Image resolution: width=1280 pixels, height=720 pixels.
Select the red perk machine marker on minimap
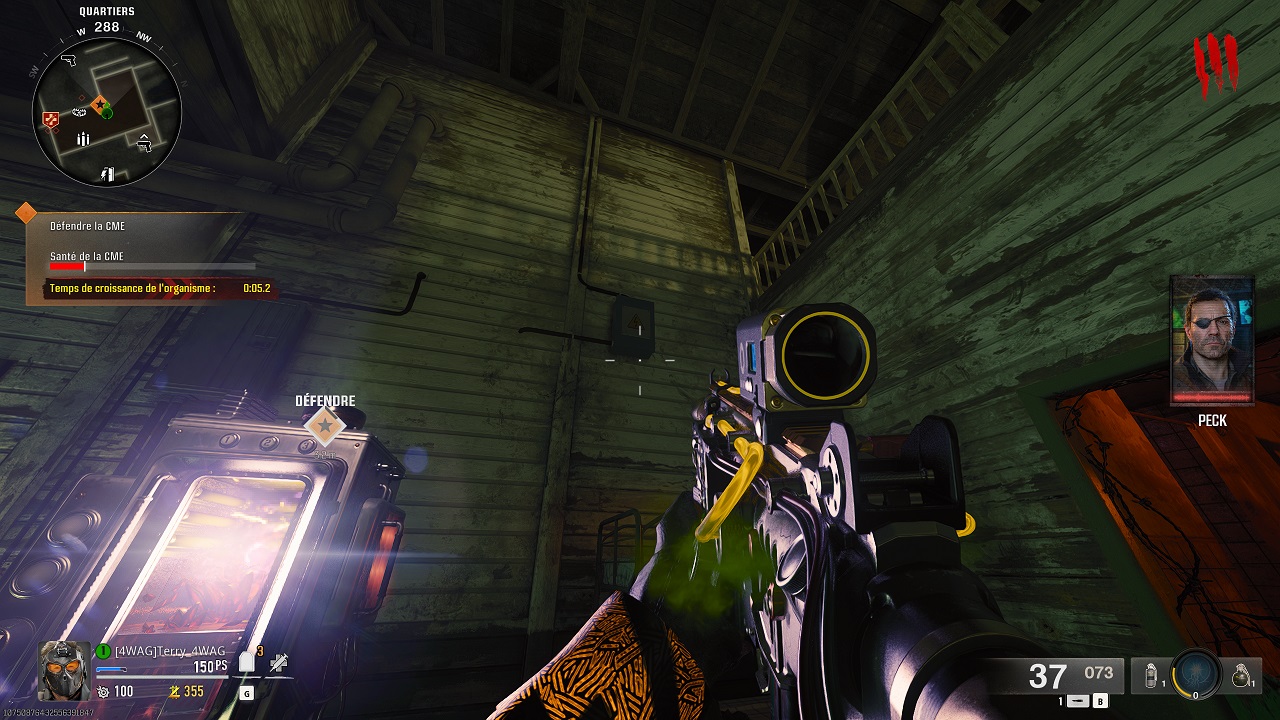(x=51, y=120)
